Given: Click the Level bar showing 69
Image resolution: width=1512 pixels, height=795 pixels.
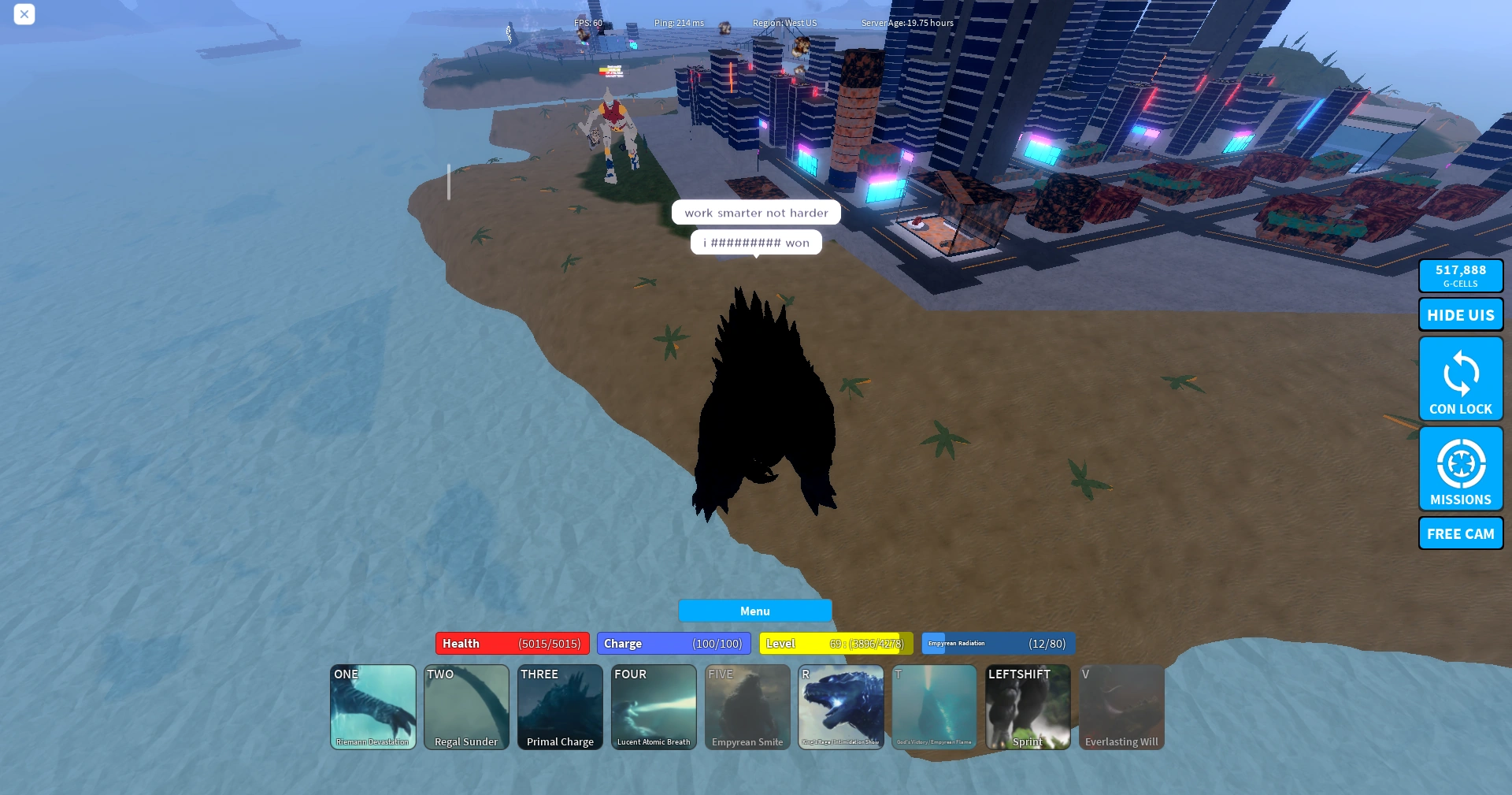Looking at the screenshot, I should (836, 643).
